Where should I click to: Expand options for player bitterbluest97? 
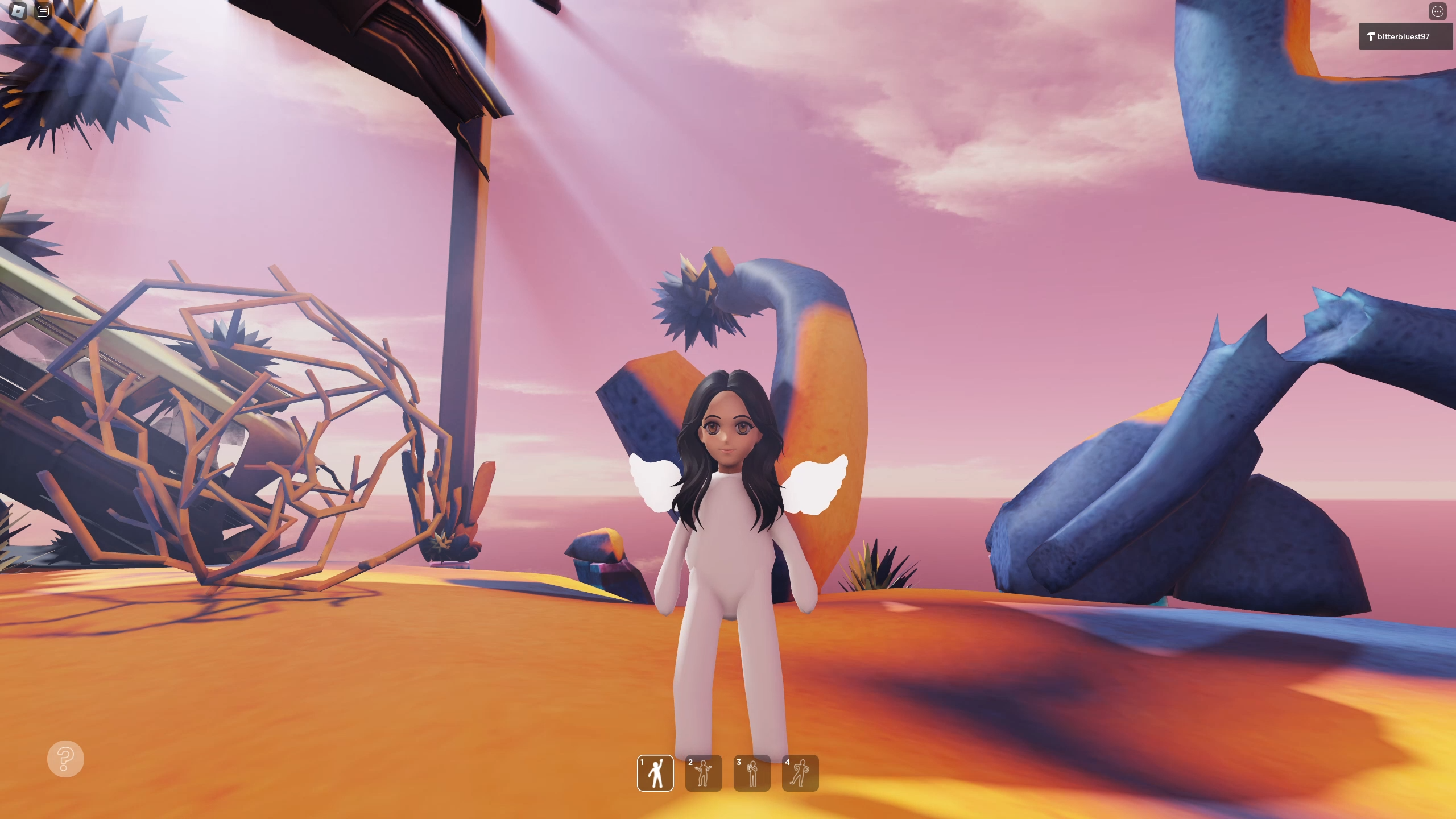1405,36
